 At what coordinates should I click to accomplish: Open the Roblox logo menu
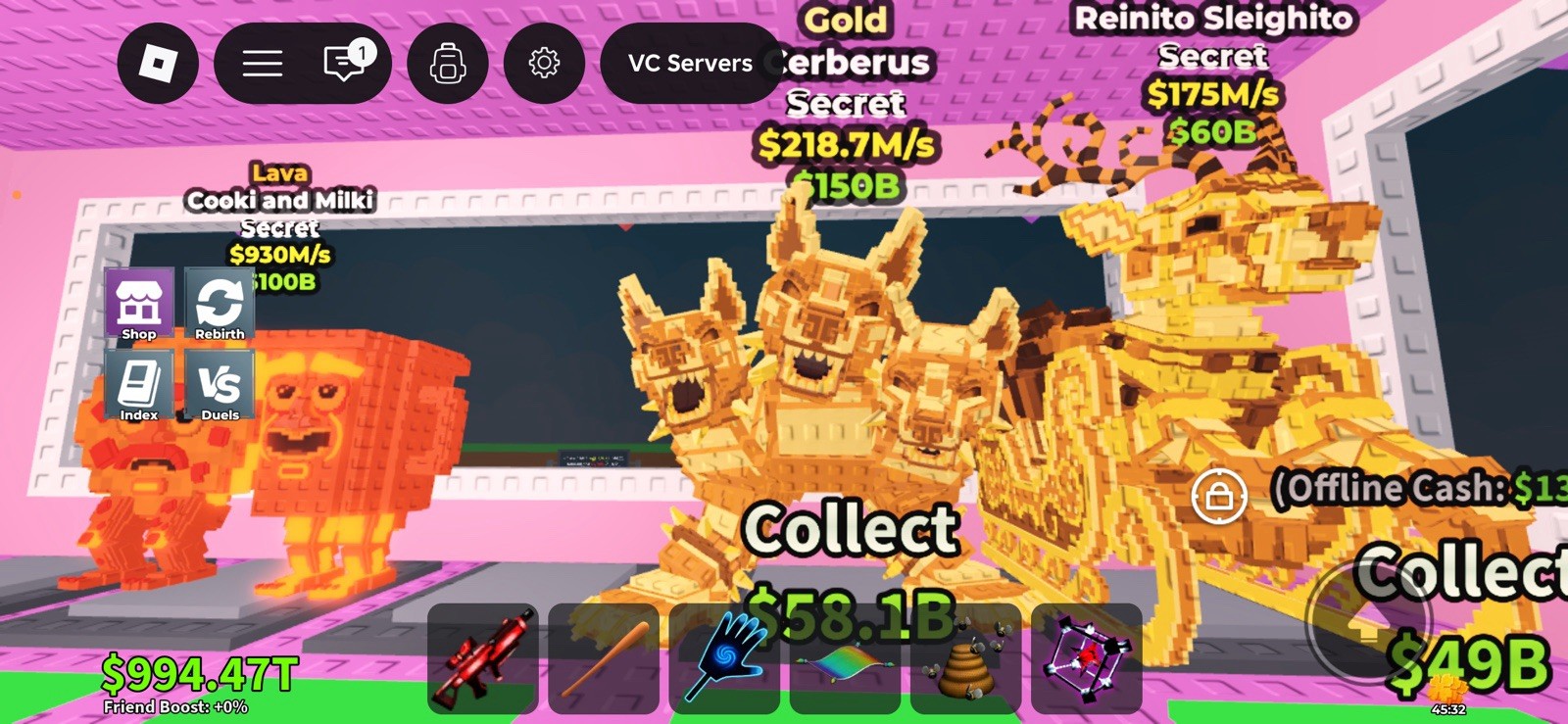[x=157, y=62]
